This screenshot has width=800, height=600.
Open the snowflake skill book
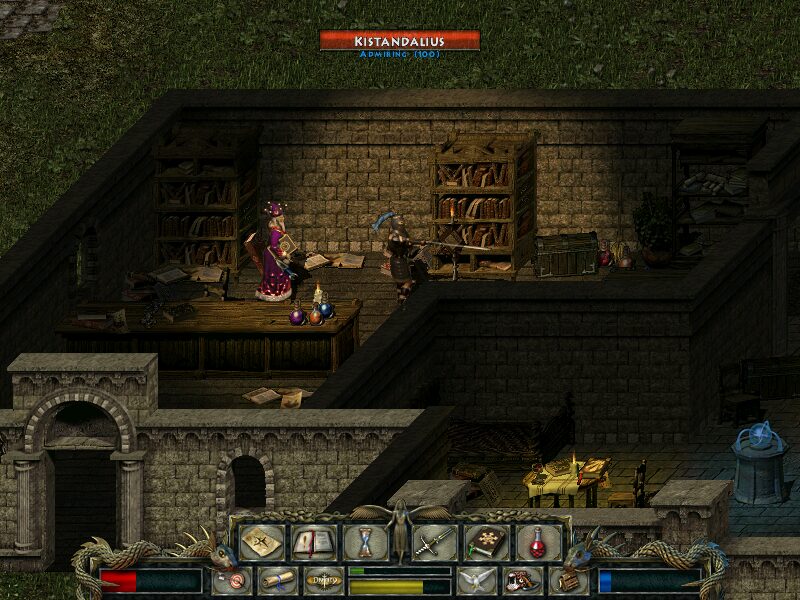click(486, 542)
